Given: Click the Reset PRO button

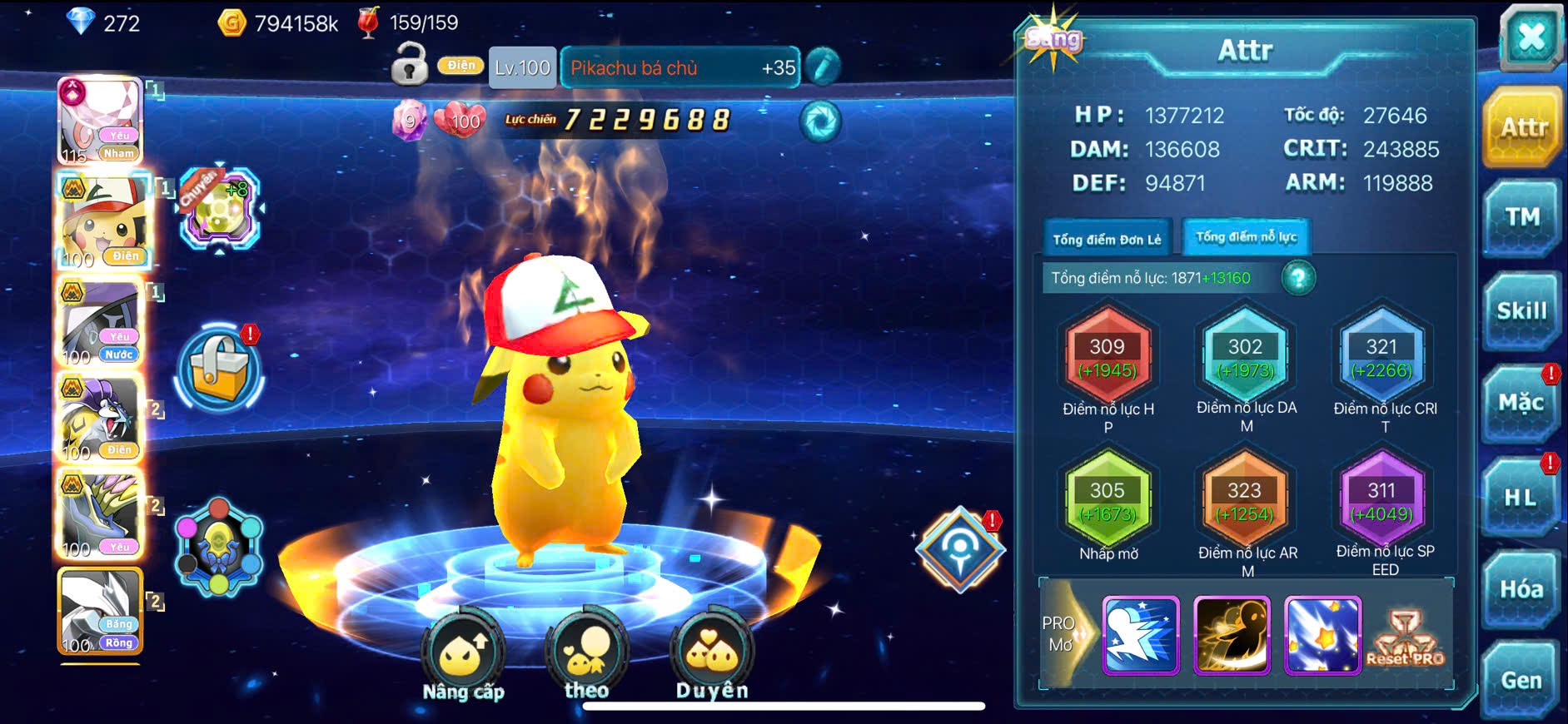Looking at the screenshot, I should click(1406, 639).
